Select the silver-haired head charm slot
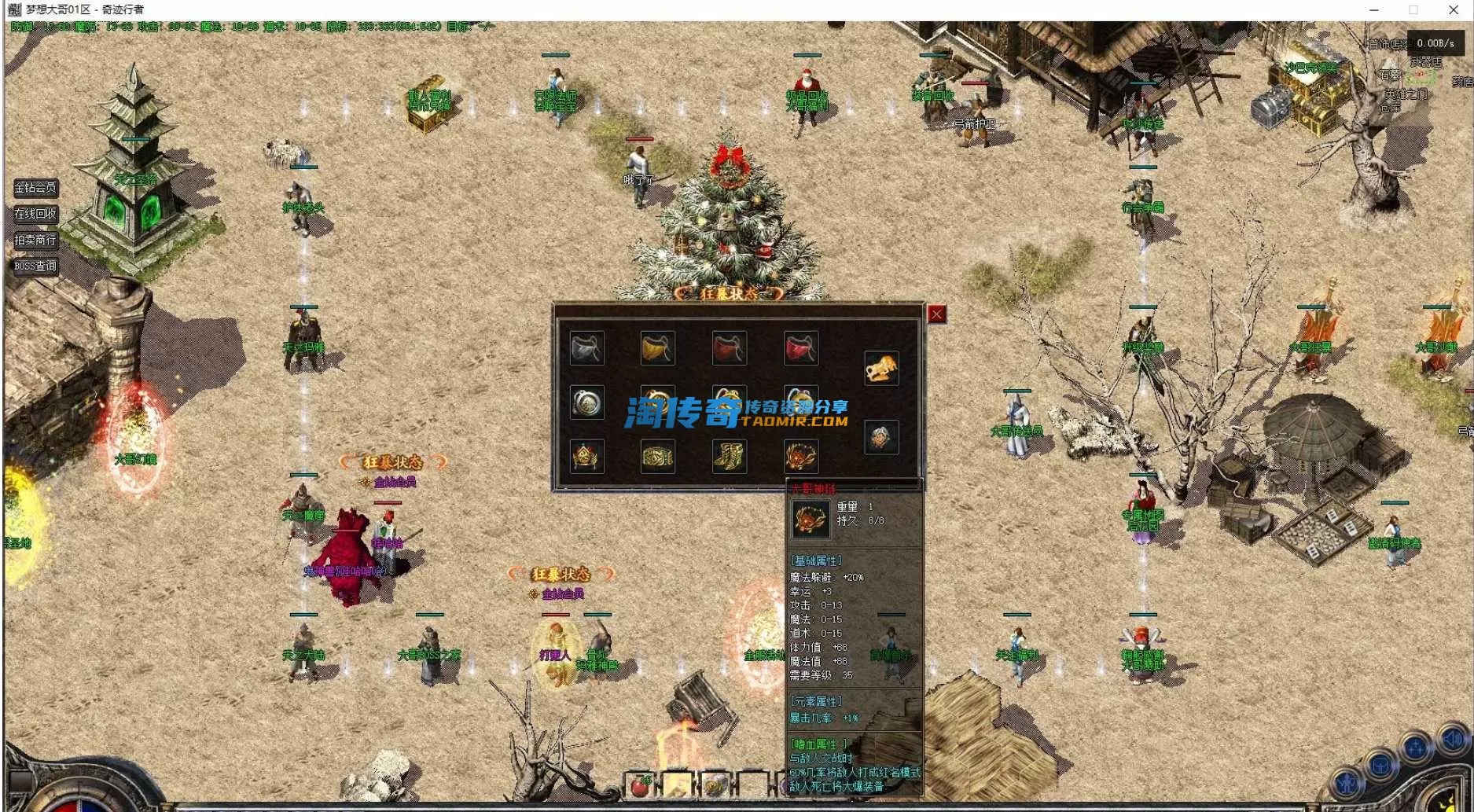Screen dimensions: 1474x812 click(881, 437)
